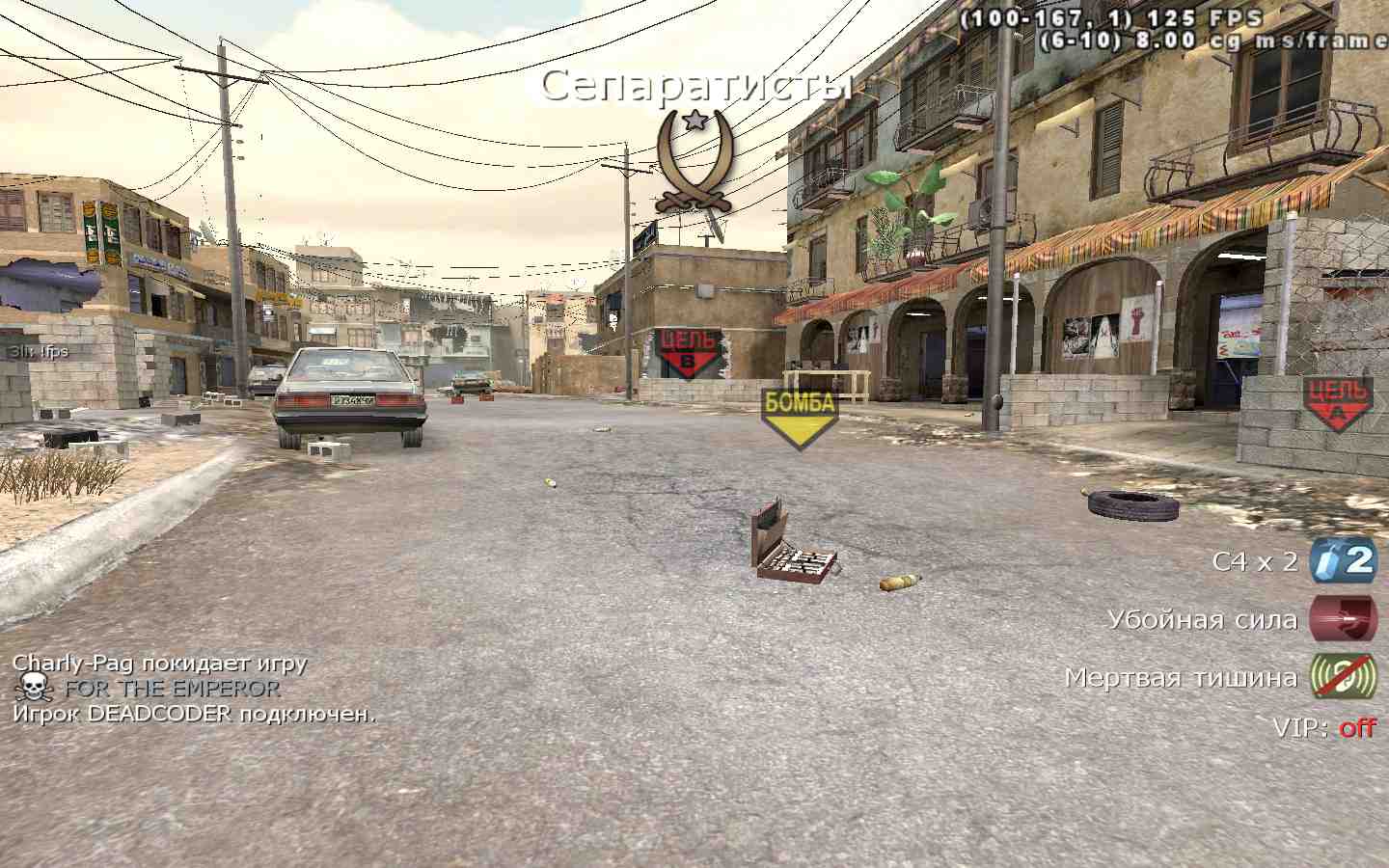Select the C4 x 2 equipment icon
1389x868 pixels.
coord(1342,560)
